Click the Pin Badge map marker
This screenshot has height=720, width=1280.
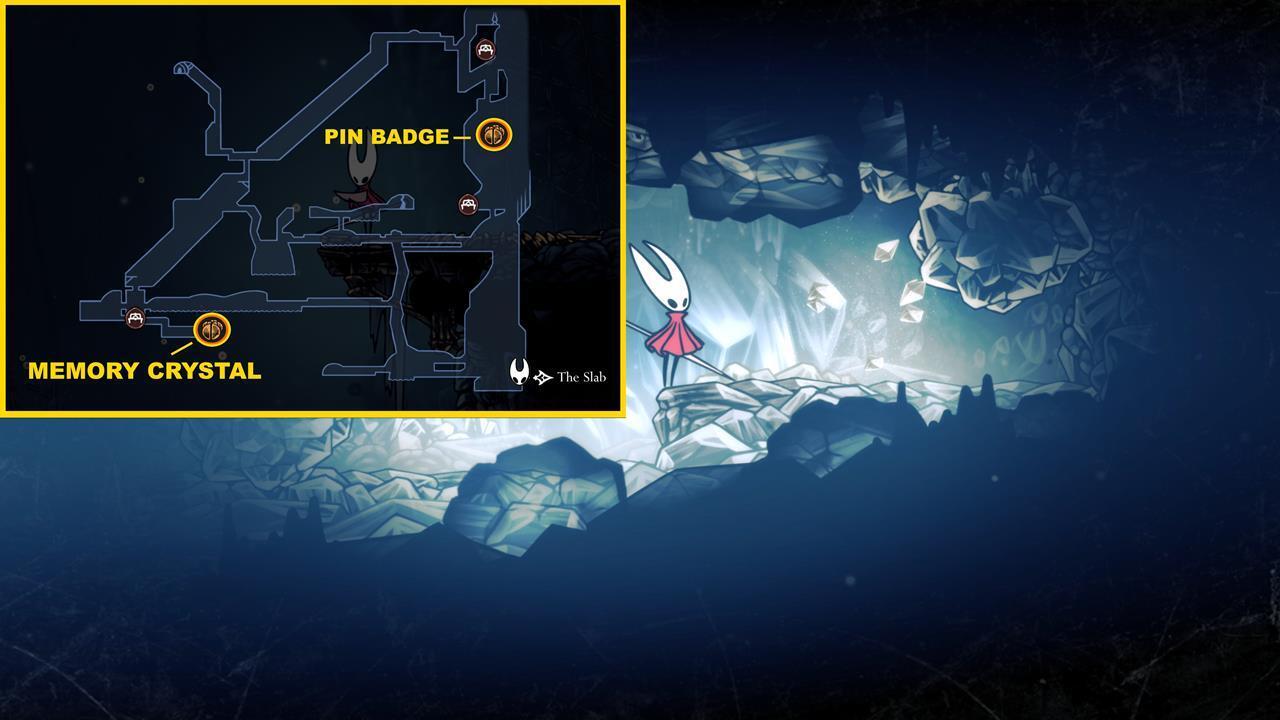click(x=493, y=134)
